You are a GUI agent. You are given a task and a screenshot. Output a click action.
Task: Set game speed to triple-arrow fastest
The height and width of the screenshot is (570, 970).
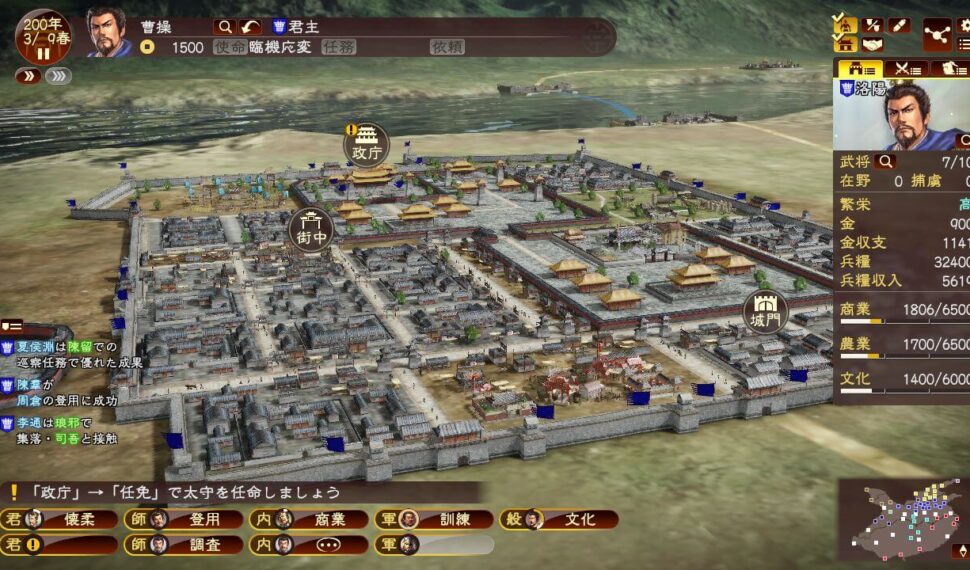(57, 76)
